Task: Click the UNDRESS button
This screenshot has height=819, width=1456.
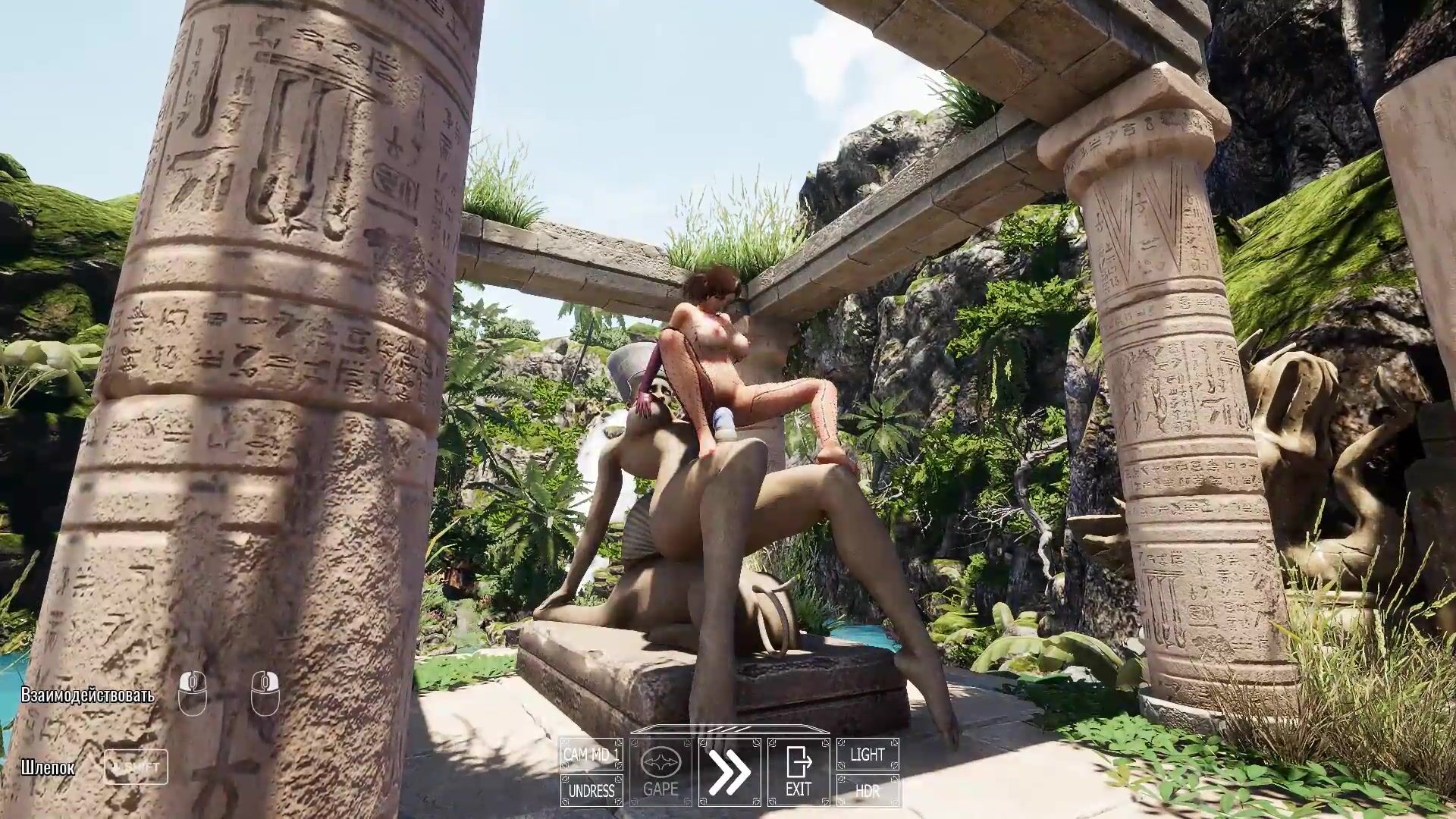Action: [x=591, y=791]
